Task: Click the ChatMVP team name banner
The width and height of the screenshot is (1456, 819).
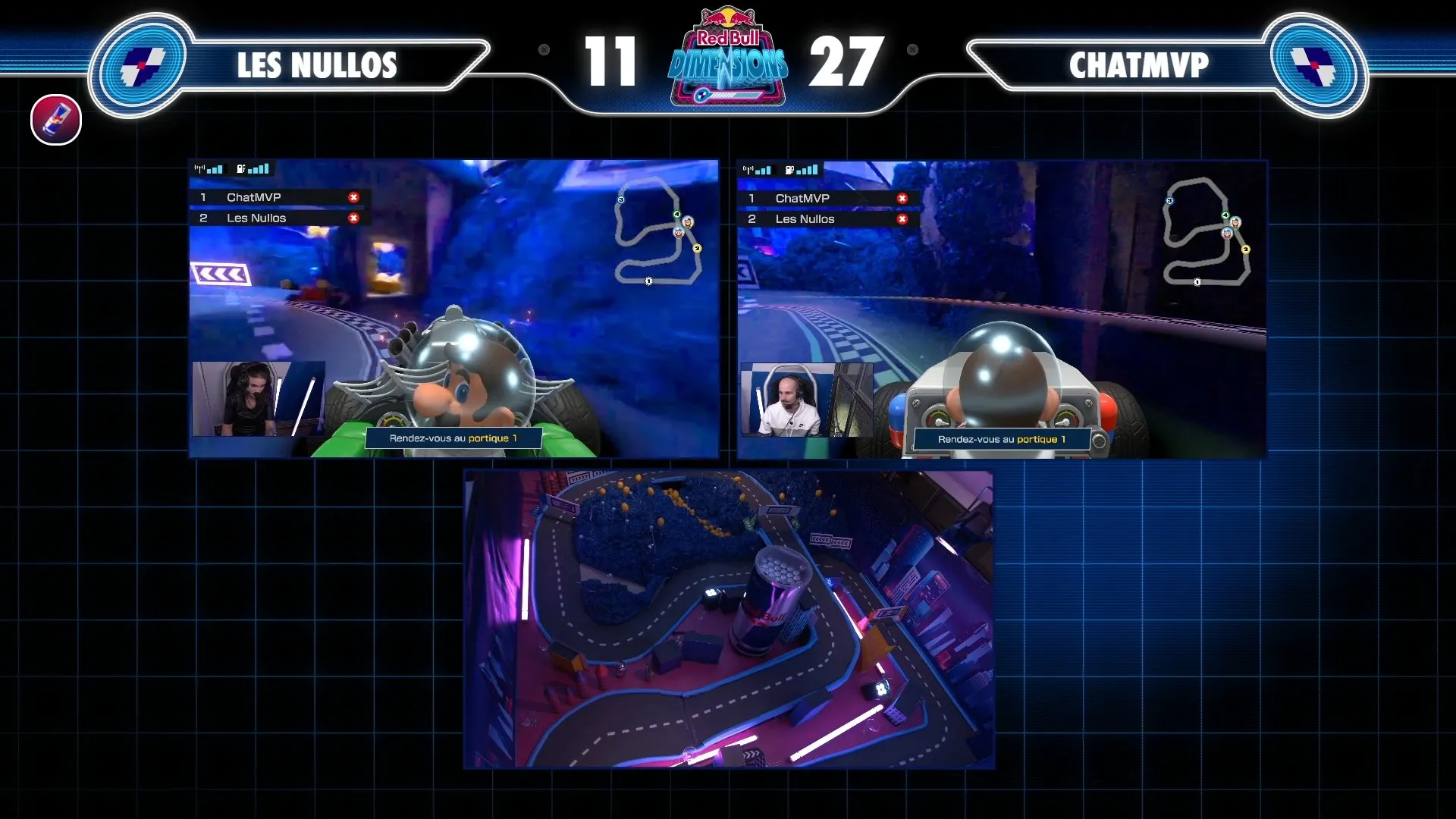Action: [1137, 65]
